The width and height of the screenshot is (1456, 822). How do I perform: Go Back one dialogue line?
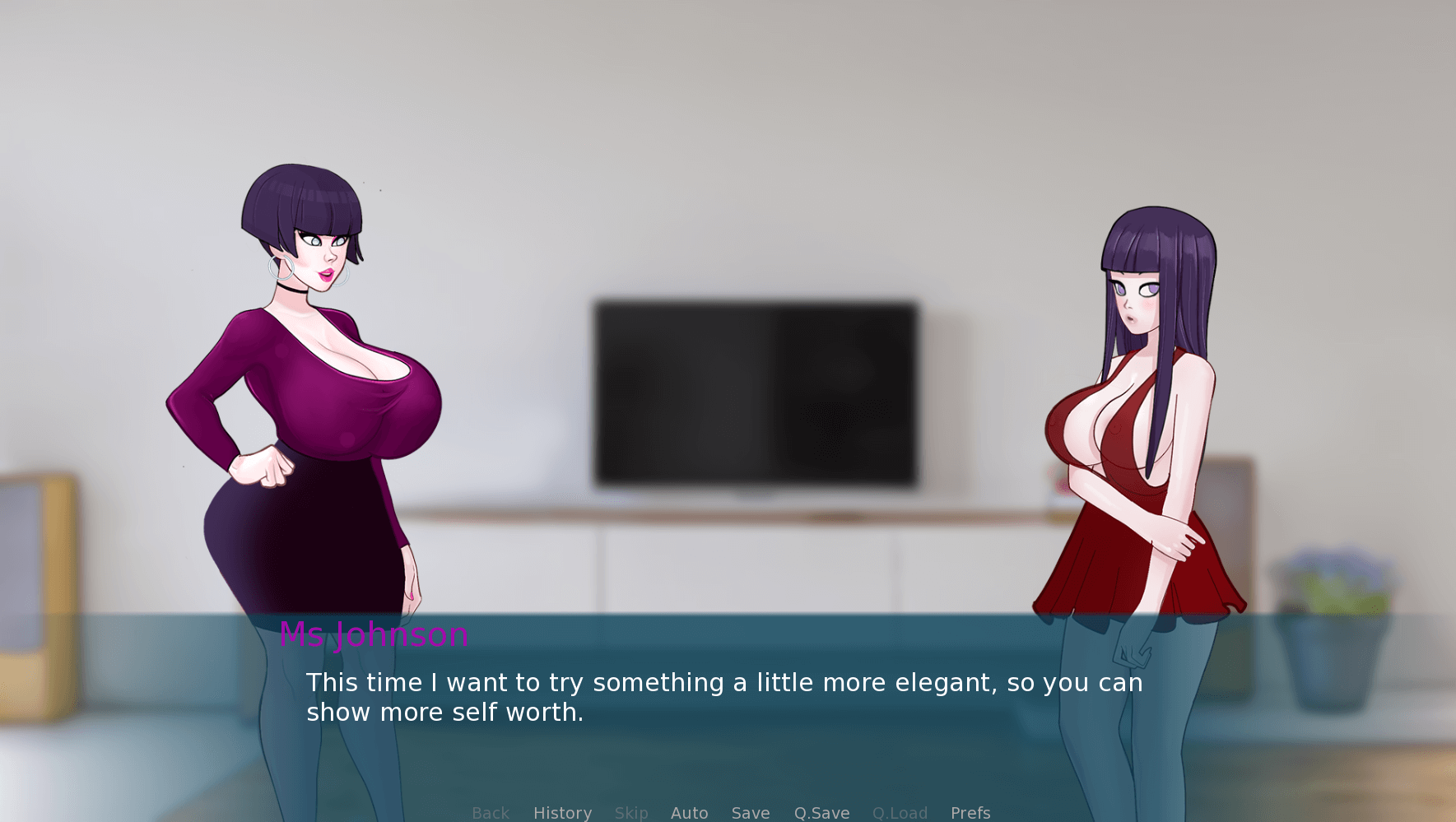491,813
